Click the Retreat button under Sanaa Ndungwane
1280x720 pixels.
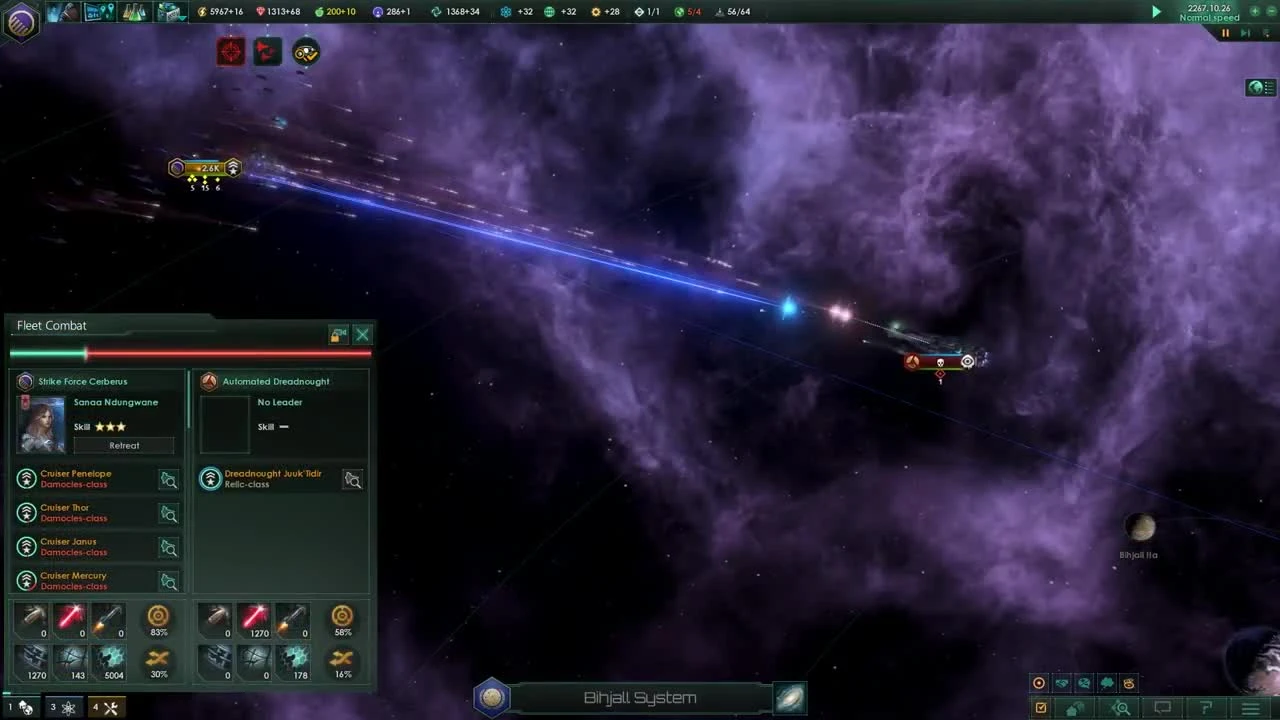pos(124,445)
